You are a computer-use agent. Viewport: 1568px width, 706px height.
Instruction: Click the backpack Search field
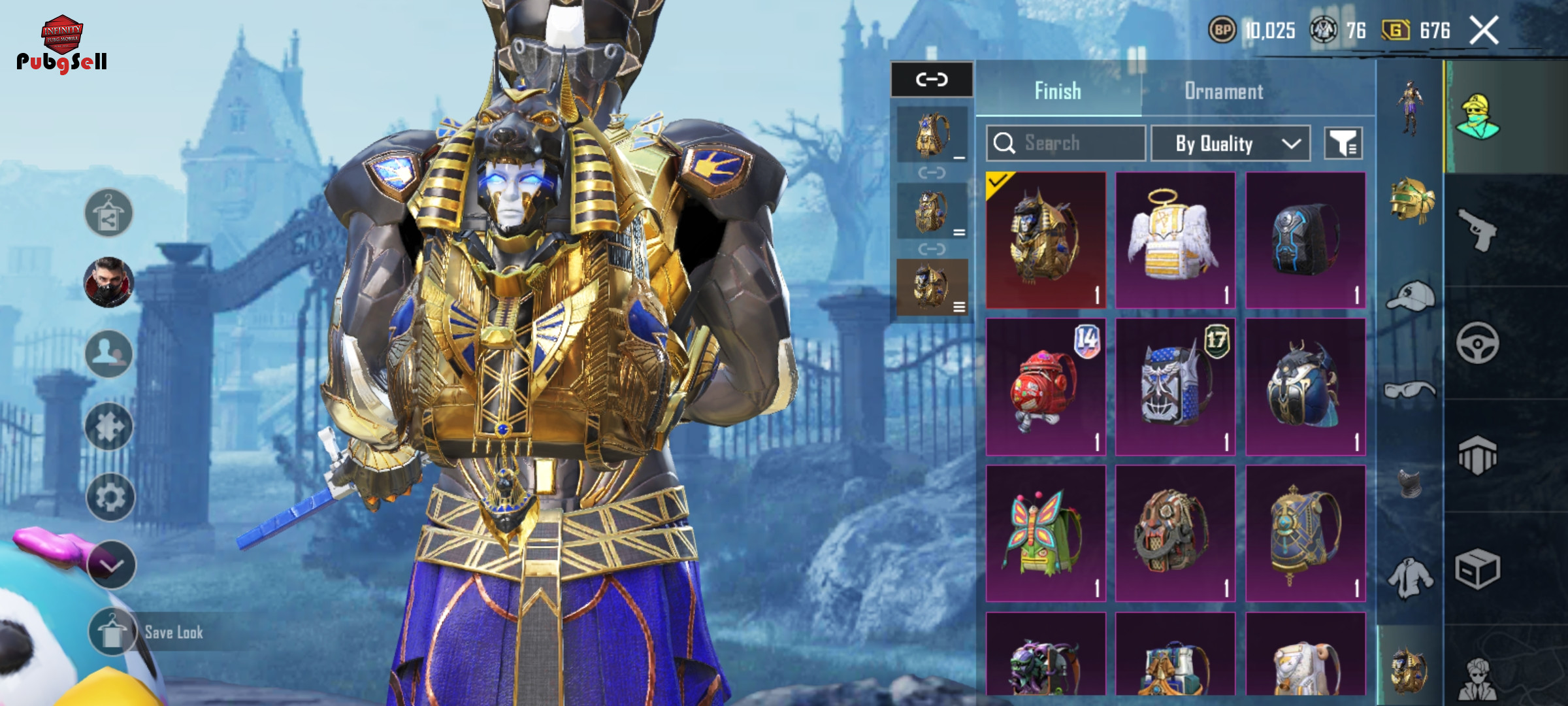1066,143
